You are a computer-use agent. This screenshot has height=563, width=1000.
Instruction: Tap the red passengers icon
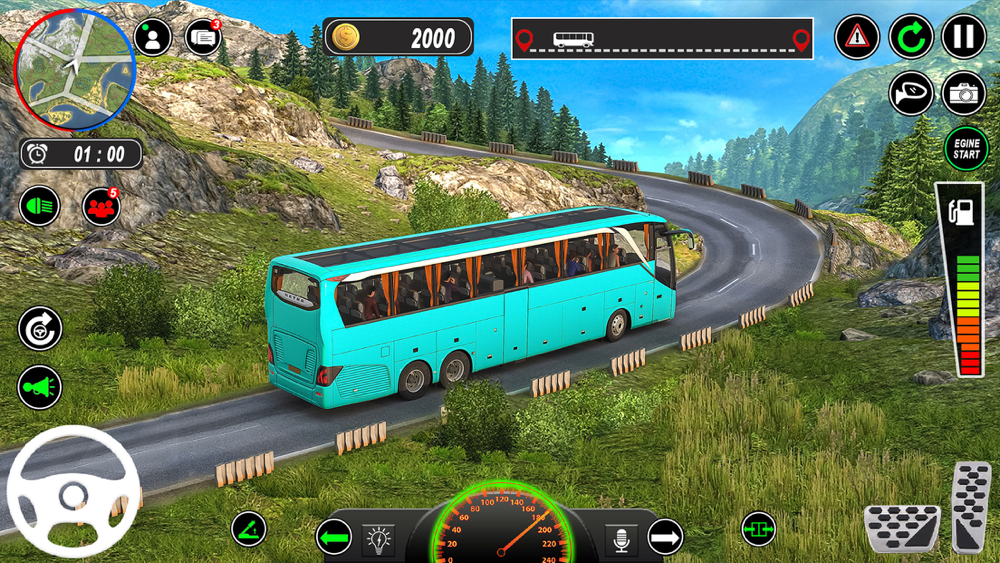pyautogui.click(x=101, y=206)
